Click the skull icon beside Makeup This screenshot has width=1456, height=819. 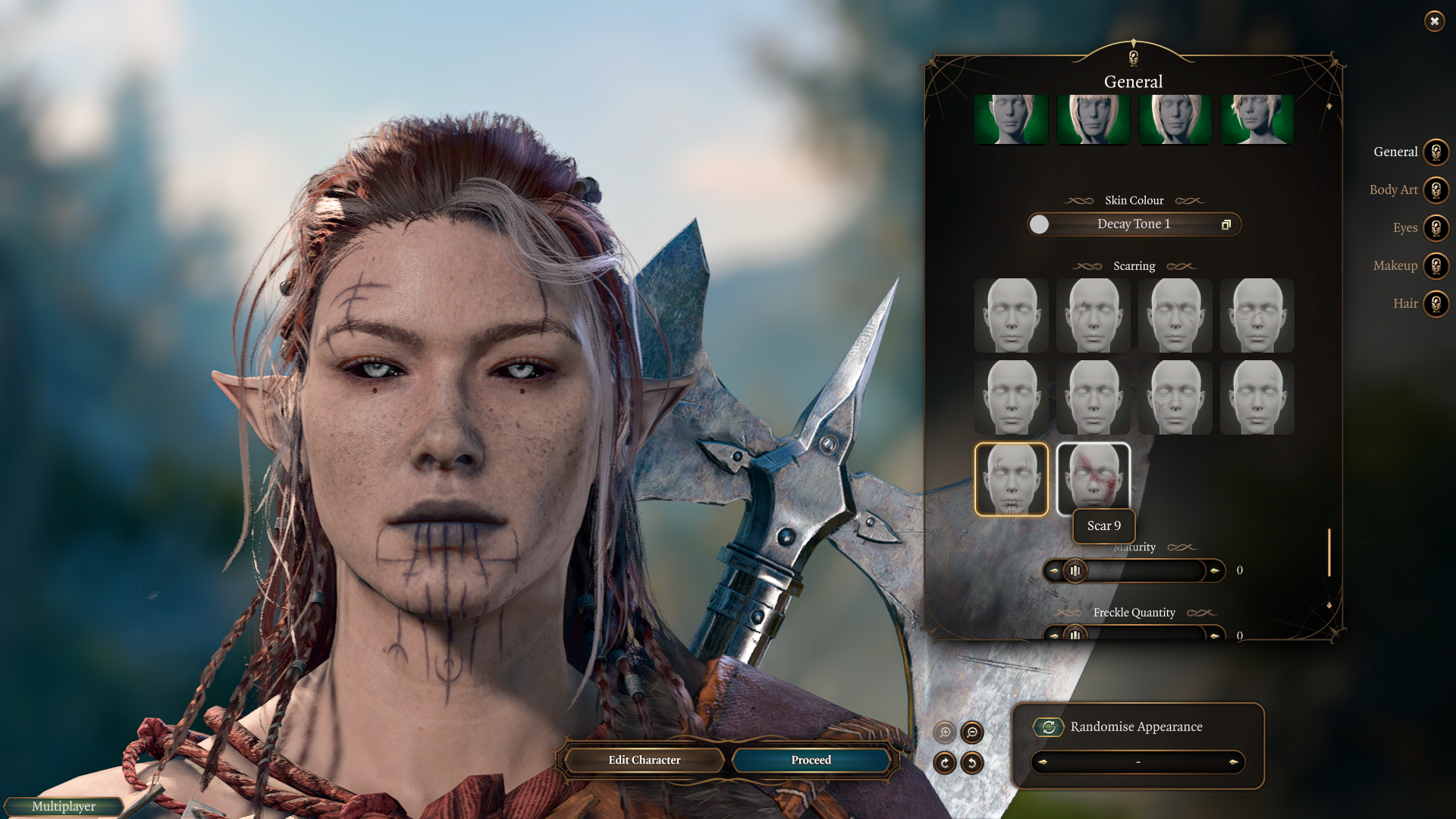pyautogui.click(x=1436, y=266)
